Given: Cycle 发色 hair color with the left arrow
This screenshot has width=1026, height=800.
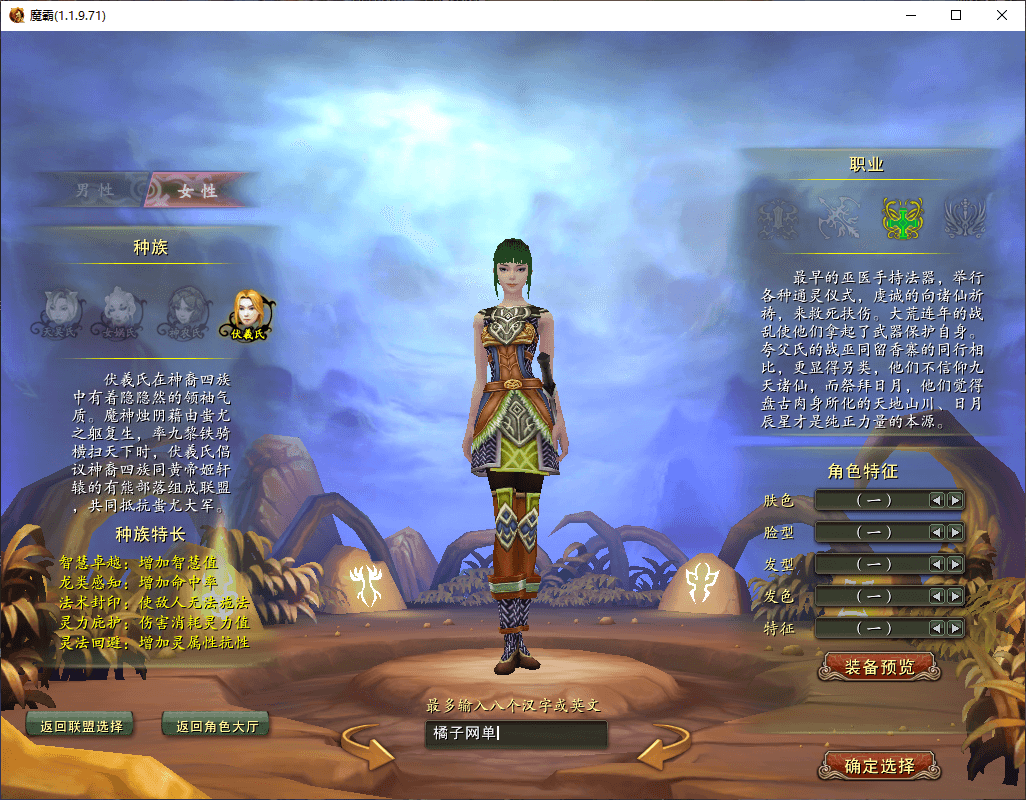Looking at the screenshot, I should coord(937,596).
